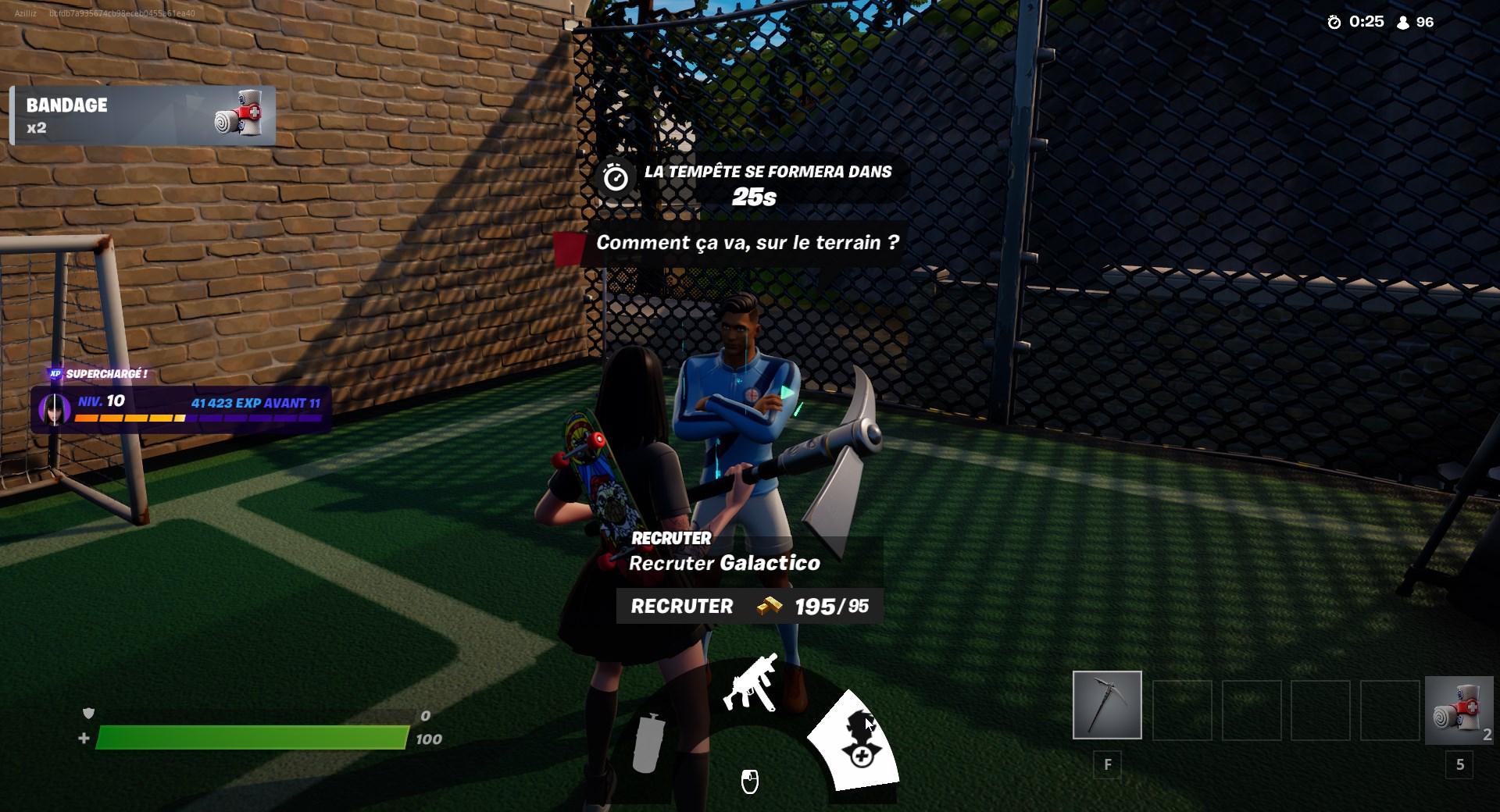The image size is (1500, 812).
Task: Click the Aziliz player name label
Action: click(26, 12)
